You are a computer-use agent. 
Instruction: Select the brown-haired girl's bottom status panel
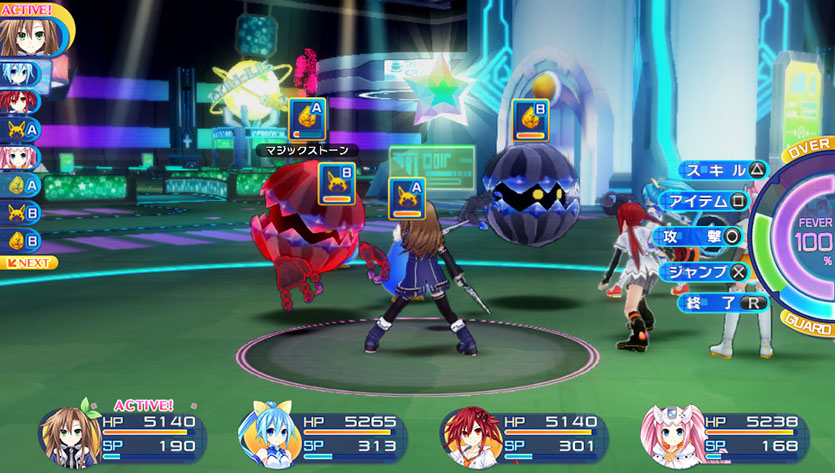[123, 436]
